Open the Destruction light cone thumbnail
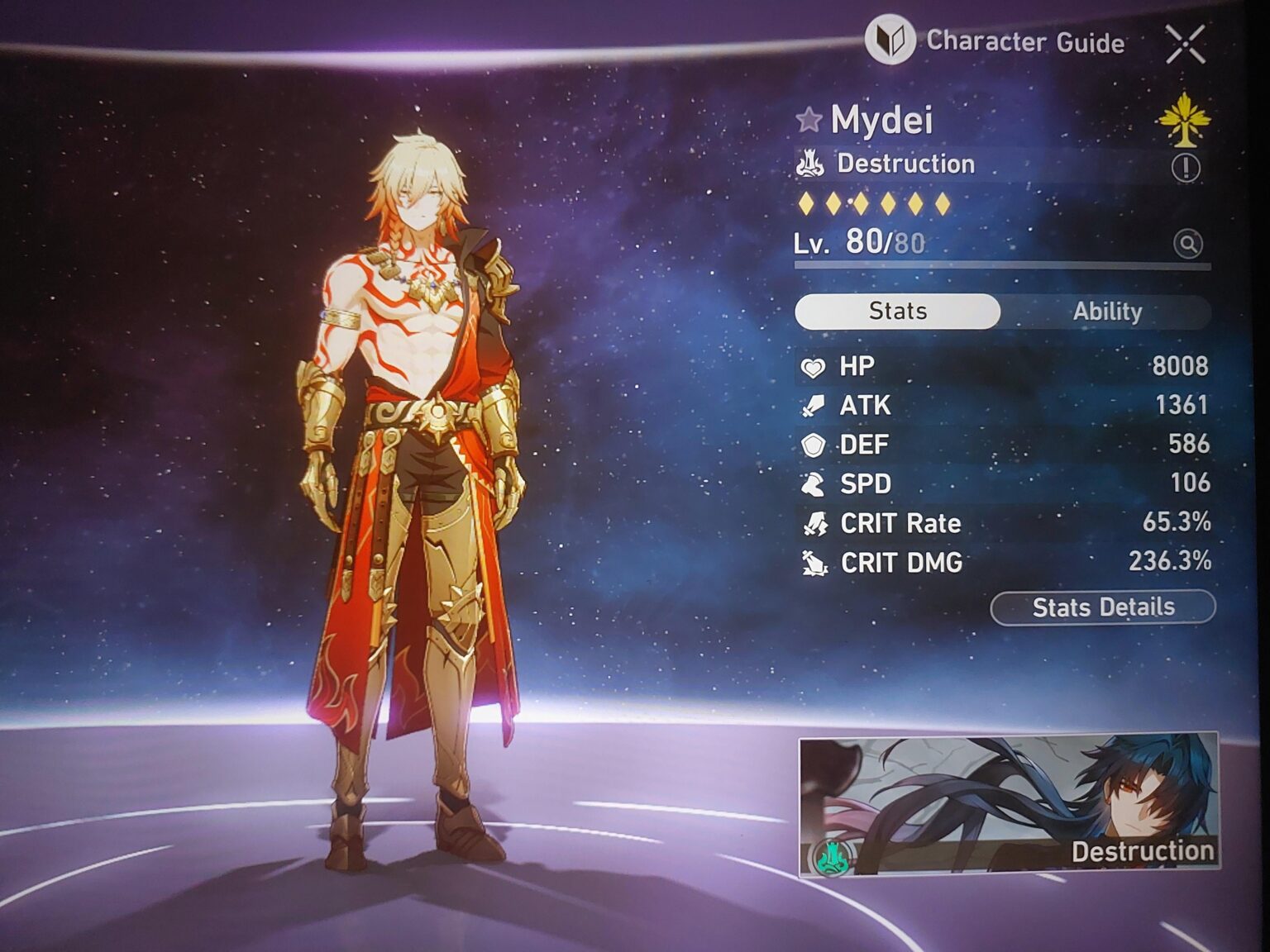 1008,803
